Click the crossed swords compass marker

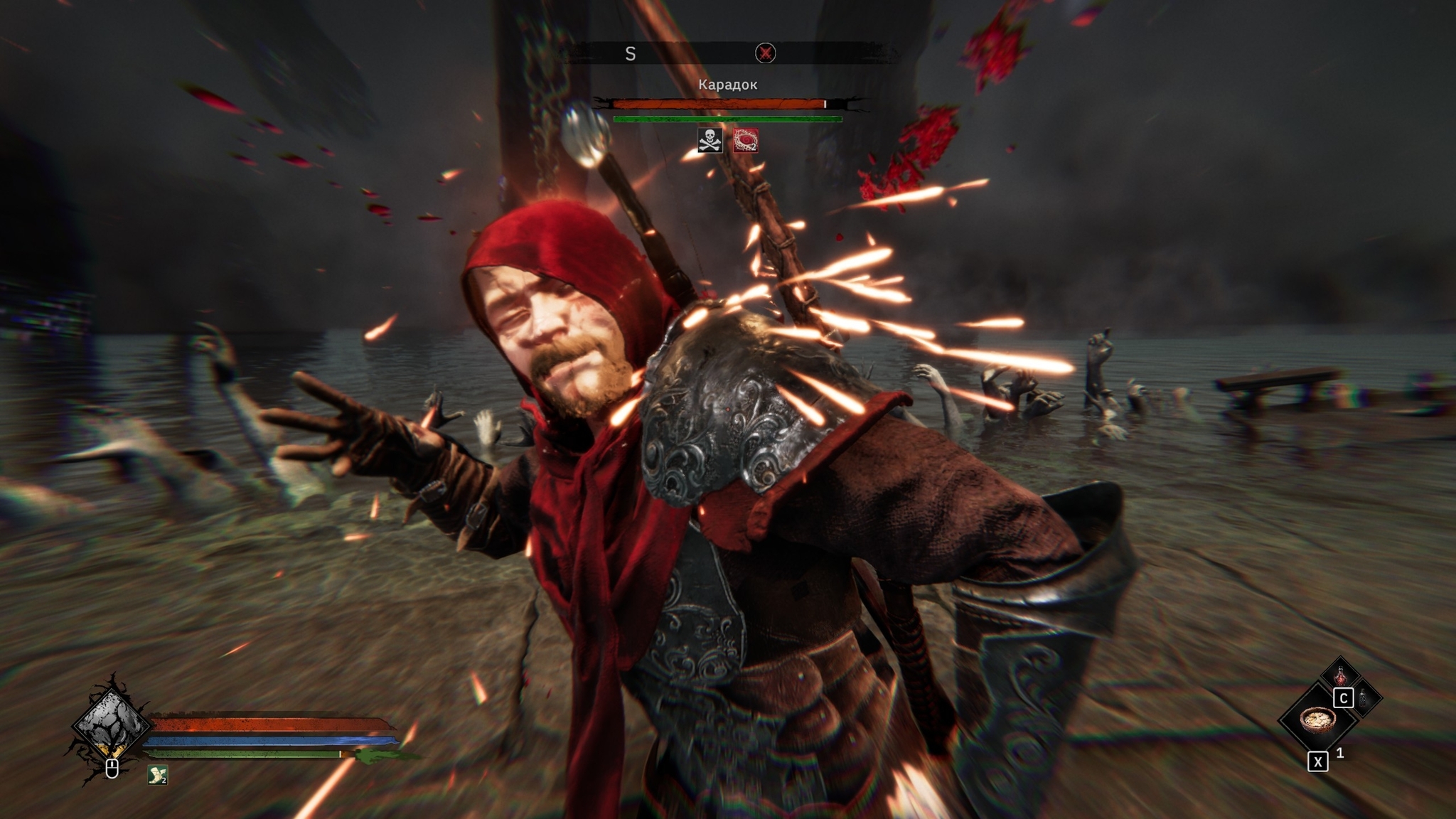(765, 53)
